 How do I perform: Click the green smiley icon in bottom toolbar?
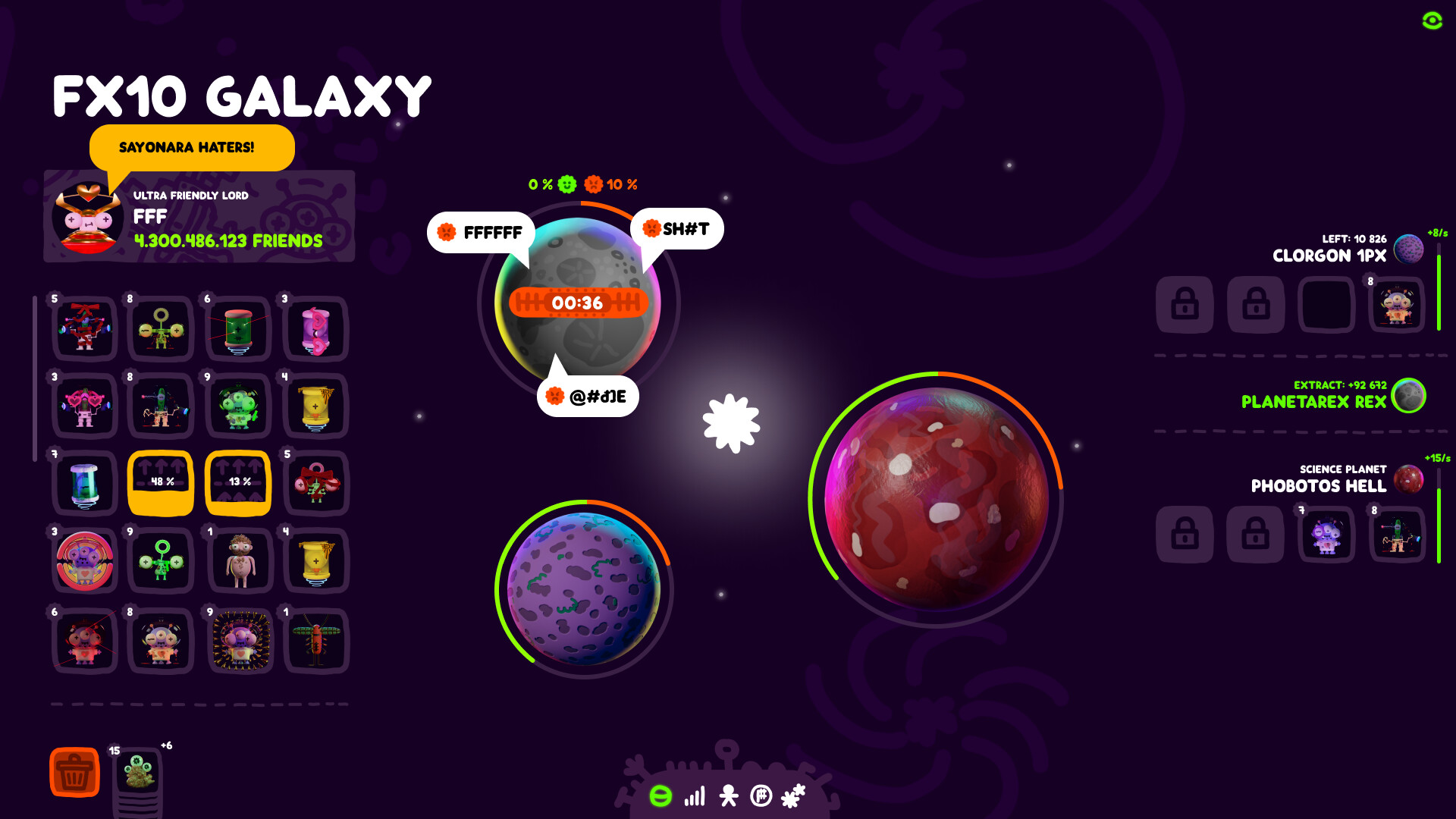(x=661, y=797)
